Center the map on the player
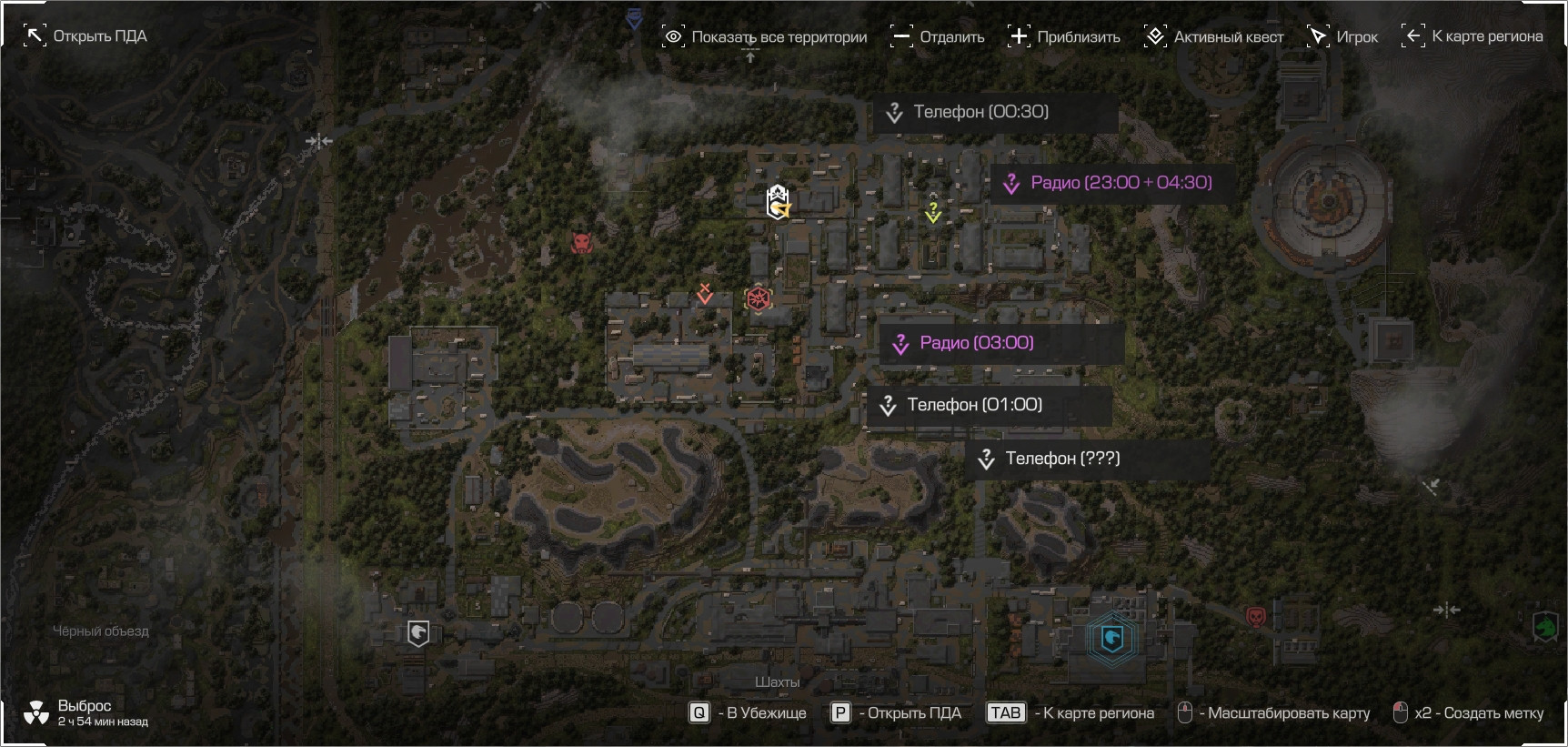This screenshot has height=747, width=1568. (1342, 37)
